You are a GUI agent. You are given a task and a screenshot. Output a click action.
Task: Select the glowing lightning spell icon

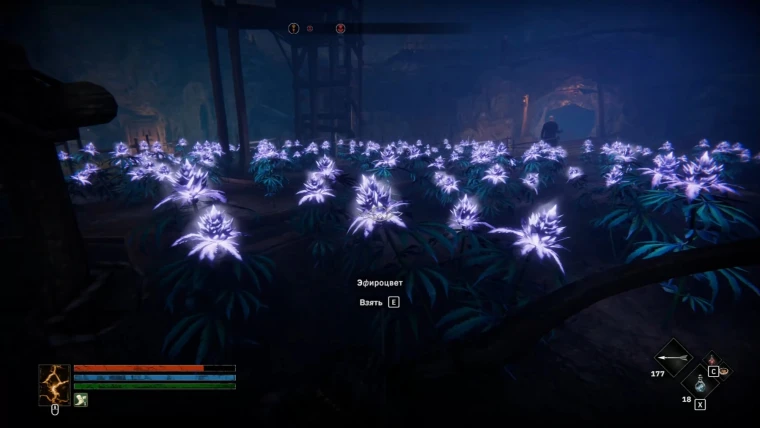pyautogui.click(x=54, y=384)
